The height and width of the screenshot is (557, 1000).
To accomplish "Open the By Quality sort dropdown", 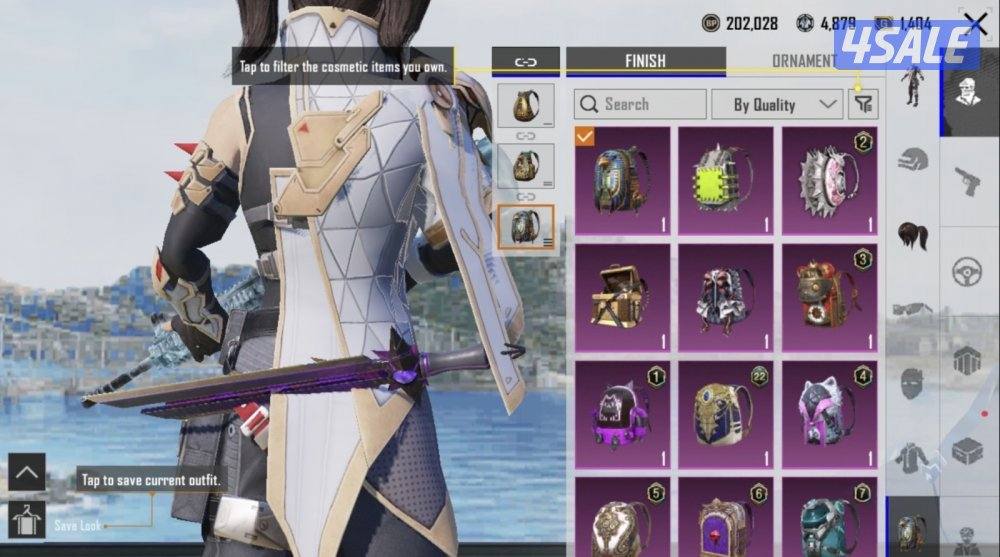I will pos(776,104).
